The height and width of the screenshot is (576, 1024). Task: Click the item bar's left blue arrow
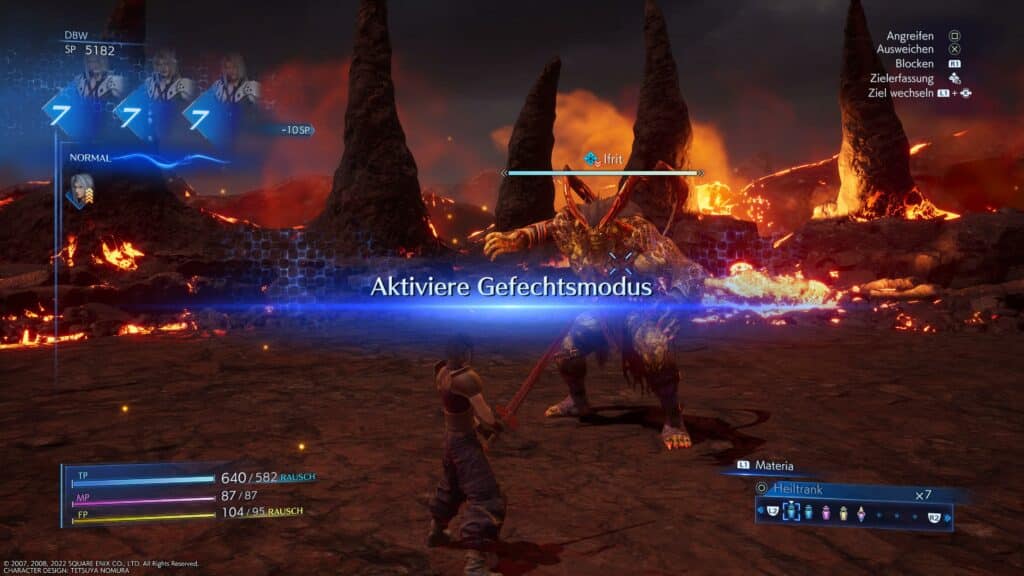click(759, 511)
